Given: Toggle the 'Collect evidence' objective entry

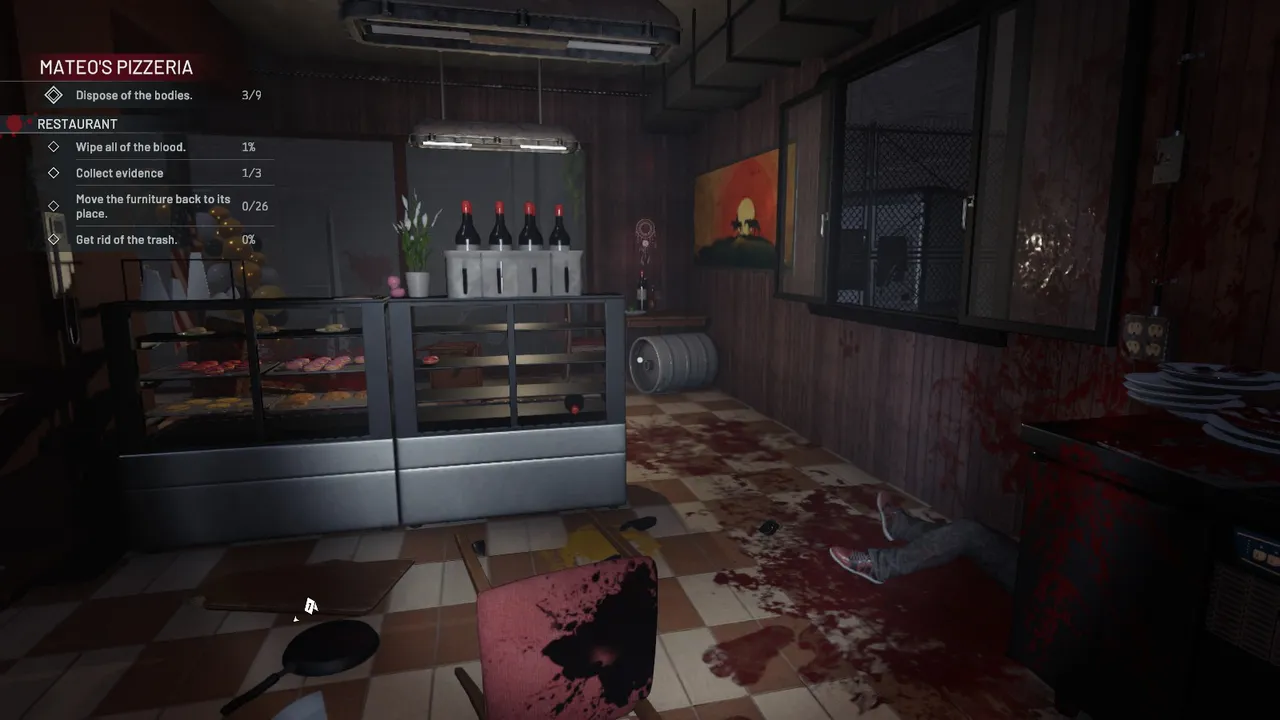Looking at the screenshot, I should tap(120, 172).
